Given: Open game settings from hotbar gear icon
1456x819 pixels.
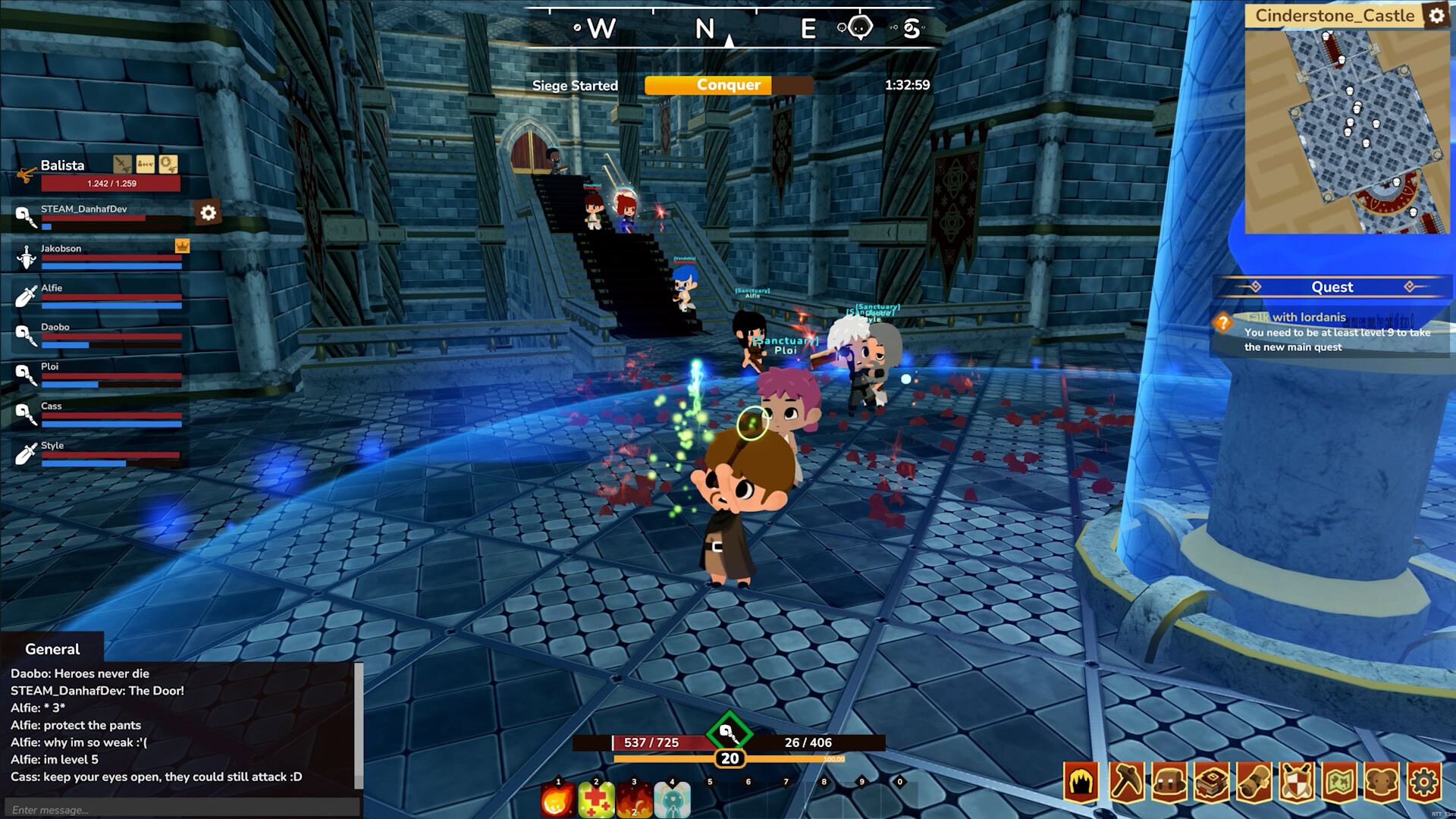Looking at the screenshot, I should pyautogui.click(x=1423, y=783).
